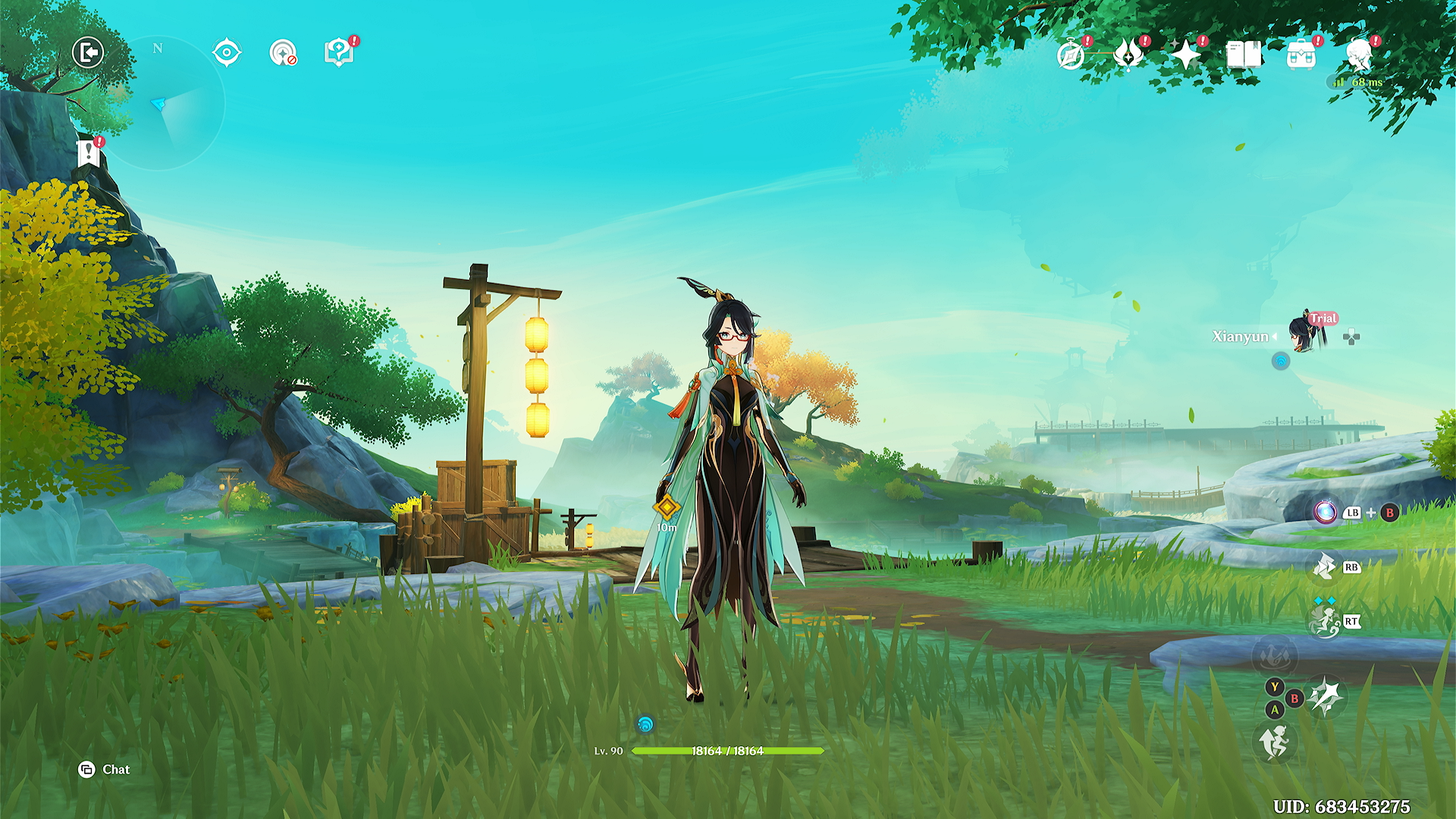Trigger the Elemental Burst fairy icon
Image resolution: width=1456 pixels, height=819 pixels.
1325,622
